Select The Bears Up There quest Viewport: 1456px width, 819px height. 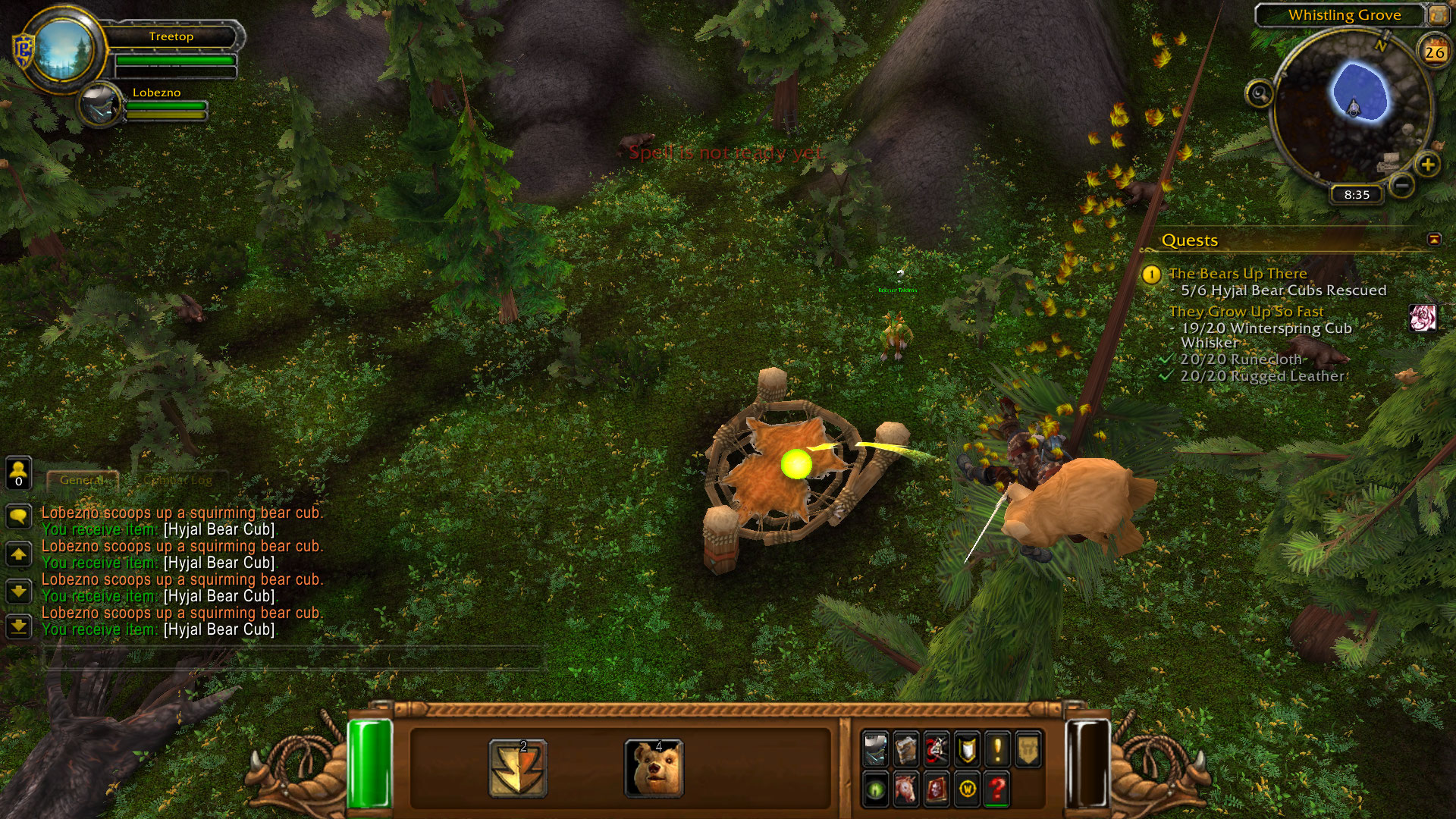1238,274
